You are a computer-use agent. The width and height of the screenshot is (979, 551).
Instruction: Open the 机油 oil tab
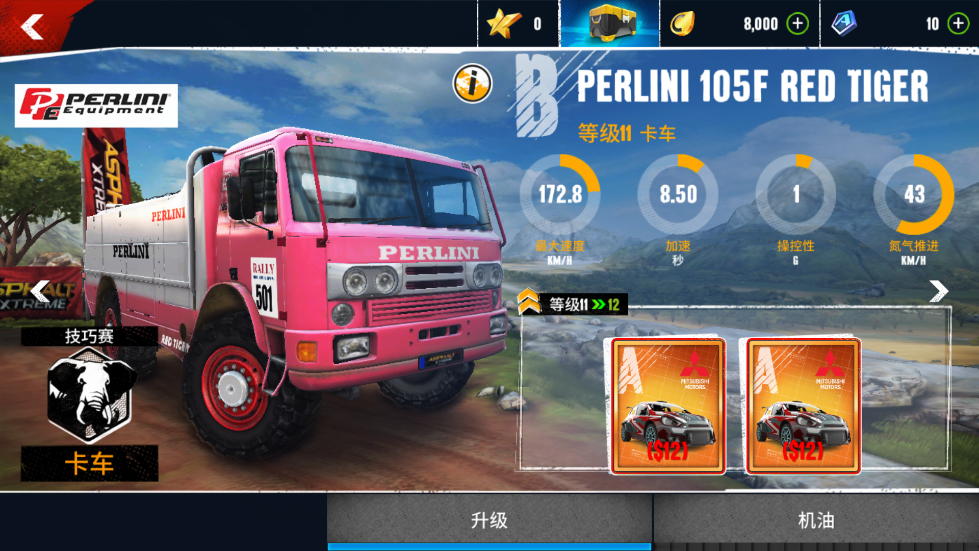[816, 520]
